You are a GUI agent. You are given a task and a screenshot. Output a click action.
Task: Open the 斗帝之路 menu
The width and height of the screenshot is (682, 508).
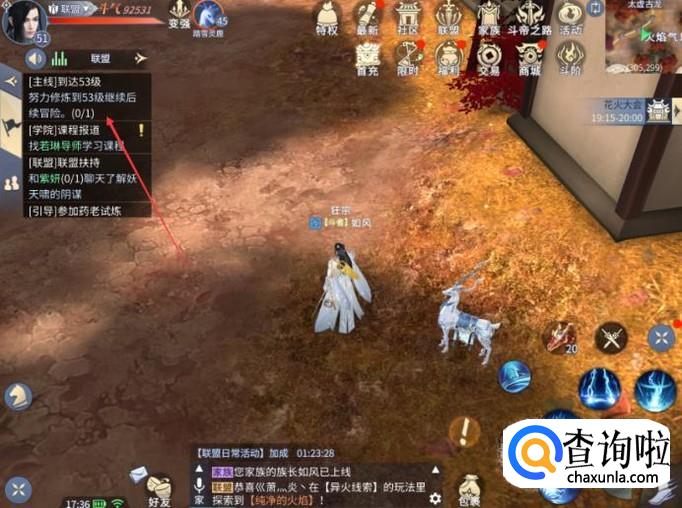click(x=527, y=18)
